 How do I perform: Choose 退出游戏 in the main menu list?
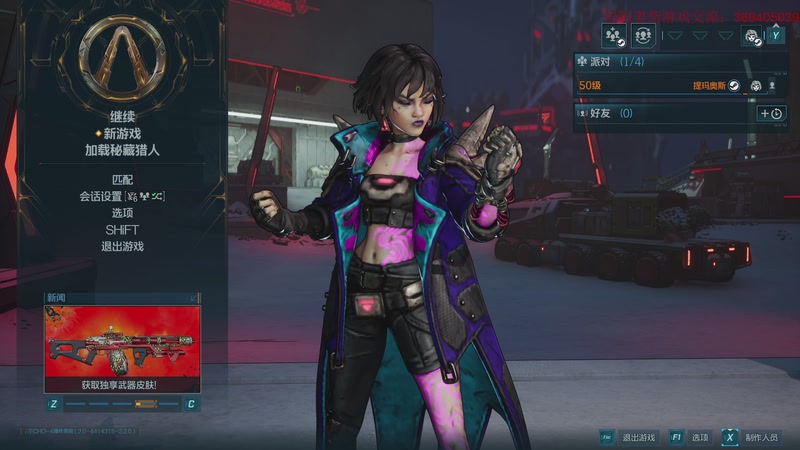pos(123,246)
